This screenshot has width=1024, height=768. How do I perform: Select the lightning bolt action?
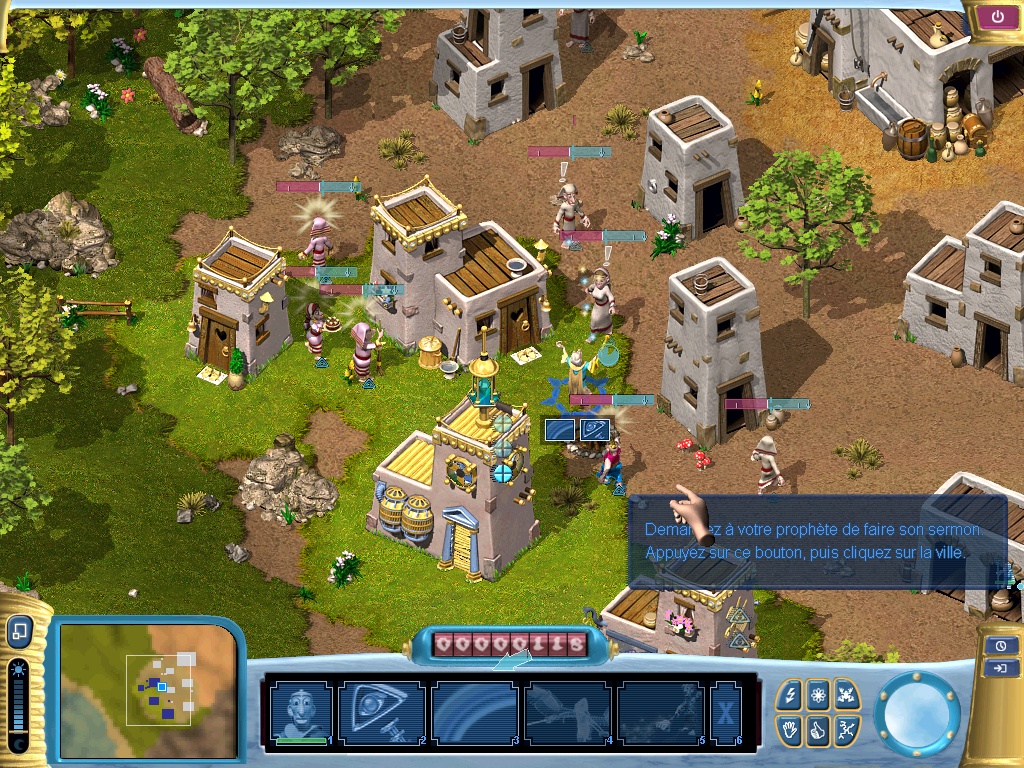(x=791, y=694)
